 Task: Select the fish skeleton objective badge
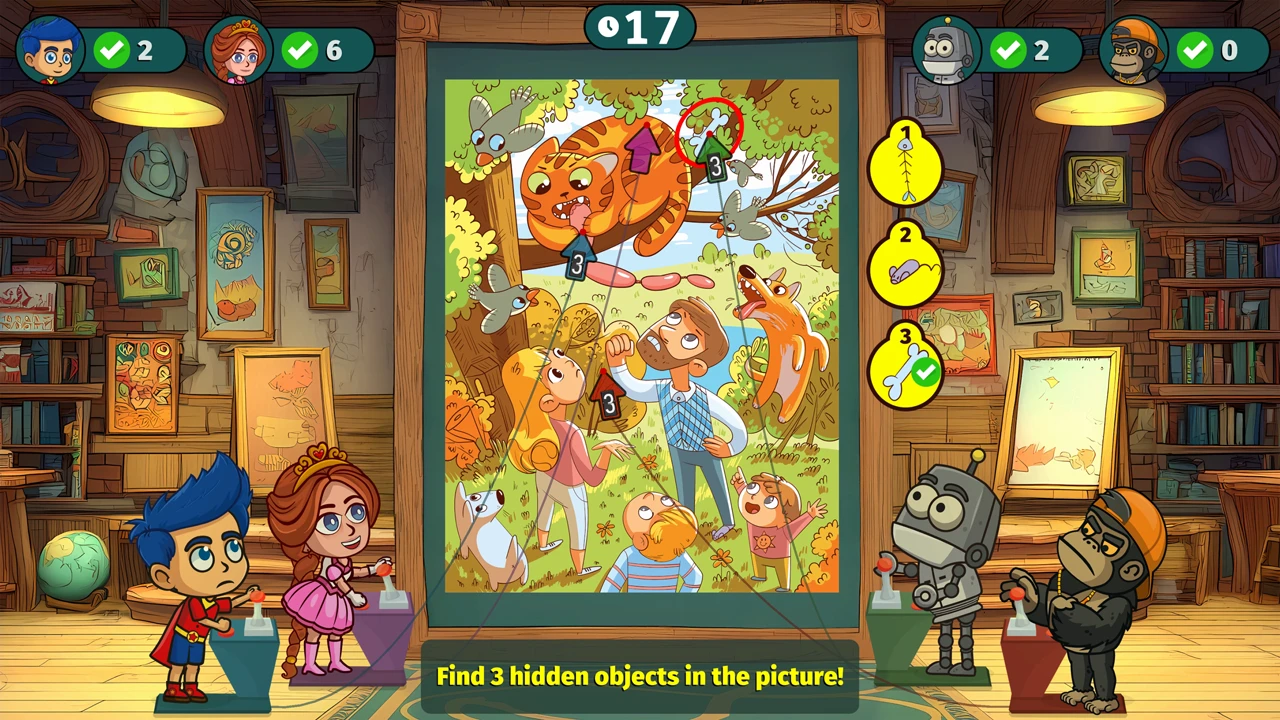tap(906, 165)
